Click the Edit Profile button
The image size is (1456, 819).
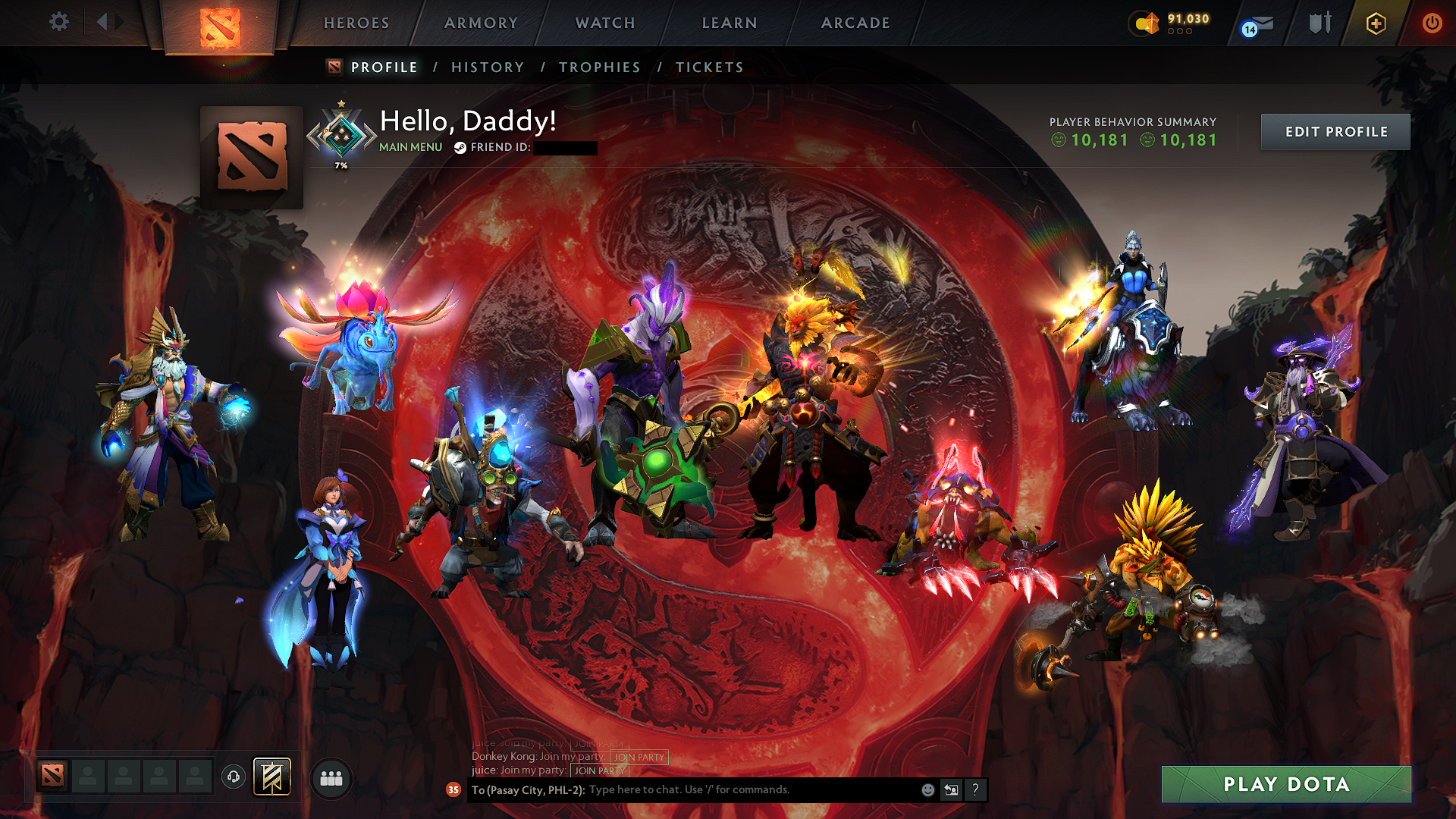pos(1335,131)
